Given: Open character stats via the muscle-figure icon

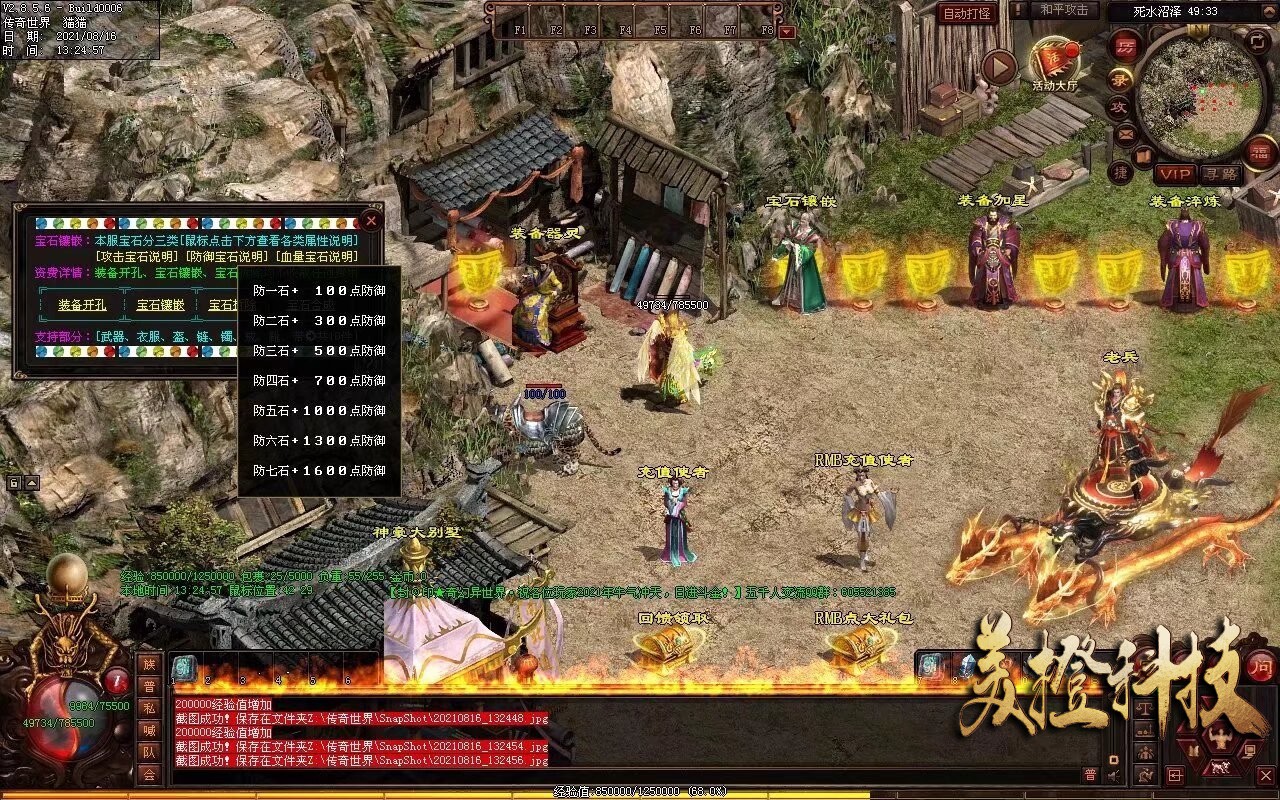Looking at the screenshot, I should pyautogui.click(x=1220, y=736).
